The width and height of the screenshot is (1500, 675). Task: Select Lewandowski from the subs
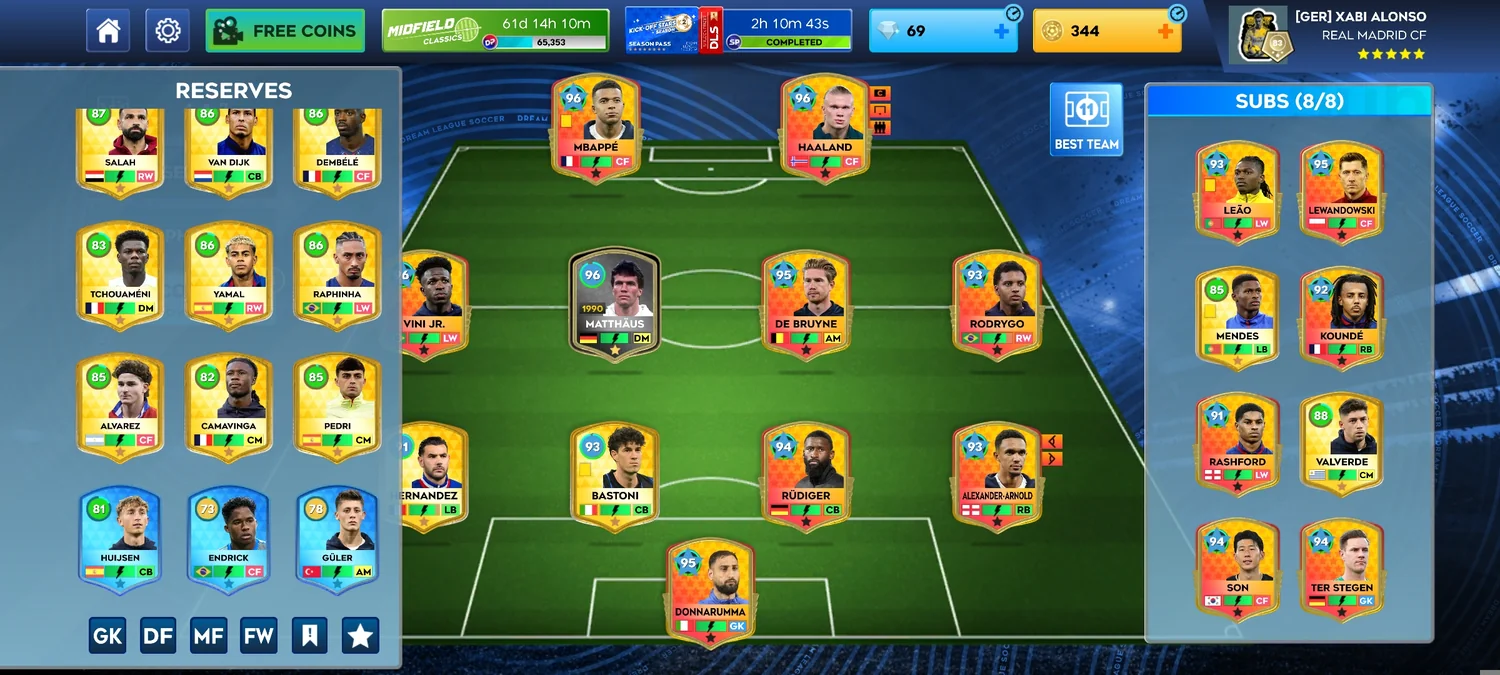tap(1341, 188)
